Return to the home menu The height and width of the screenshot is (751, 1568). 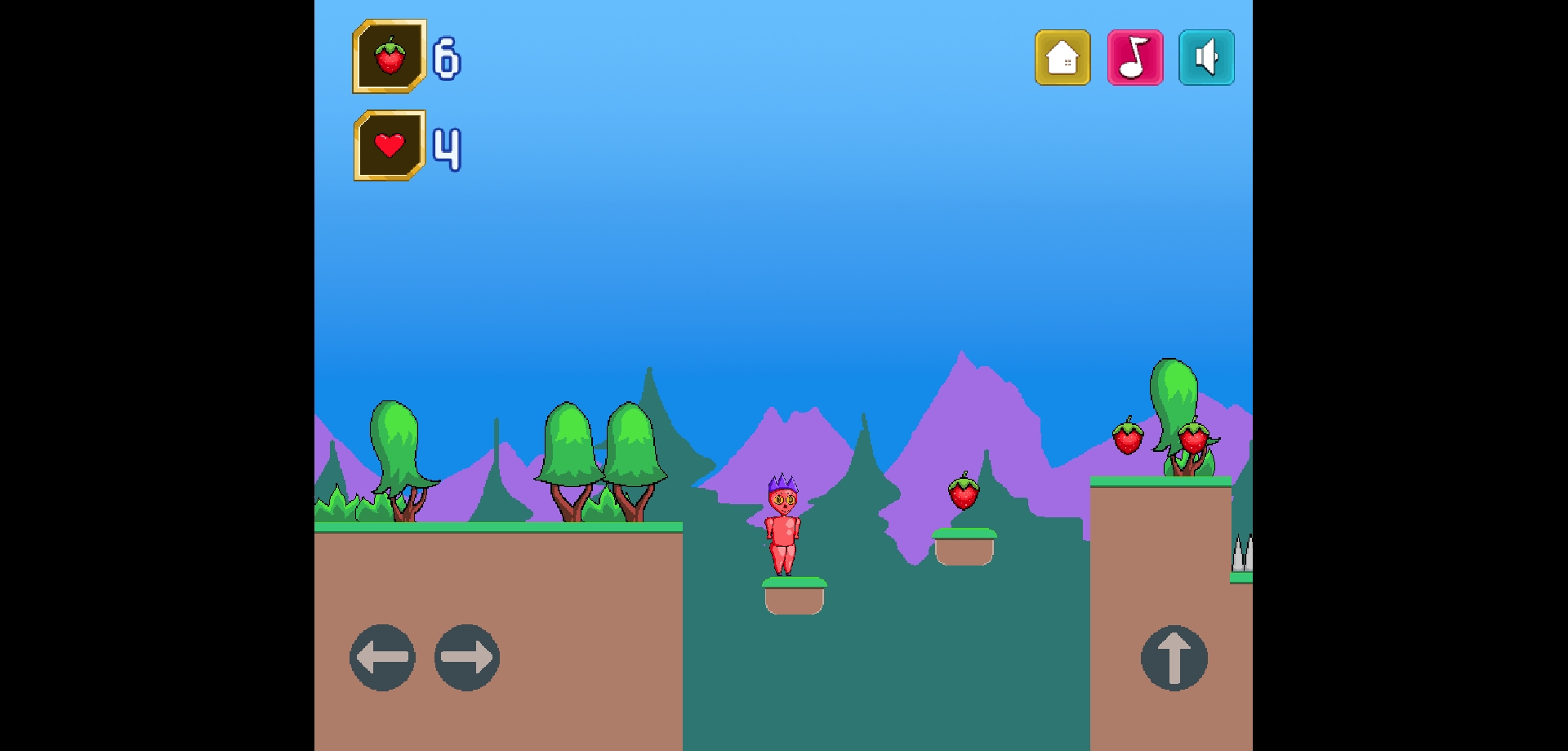click(x=1062, y=58)
